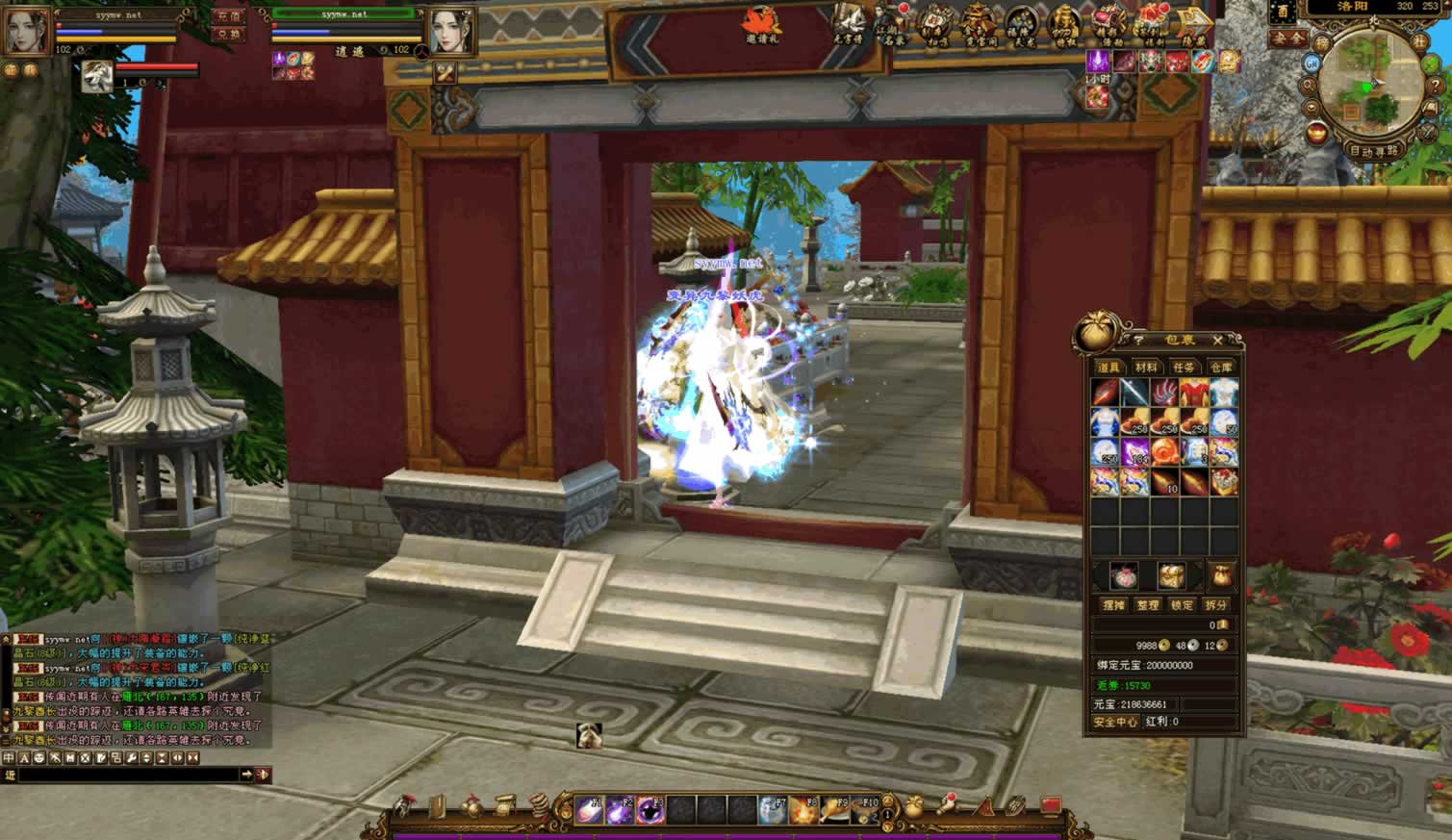Switch to the 材料 materials tab

click(1146, 368)
